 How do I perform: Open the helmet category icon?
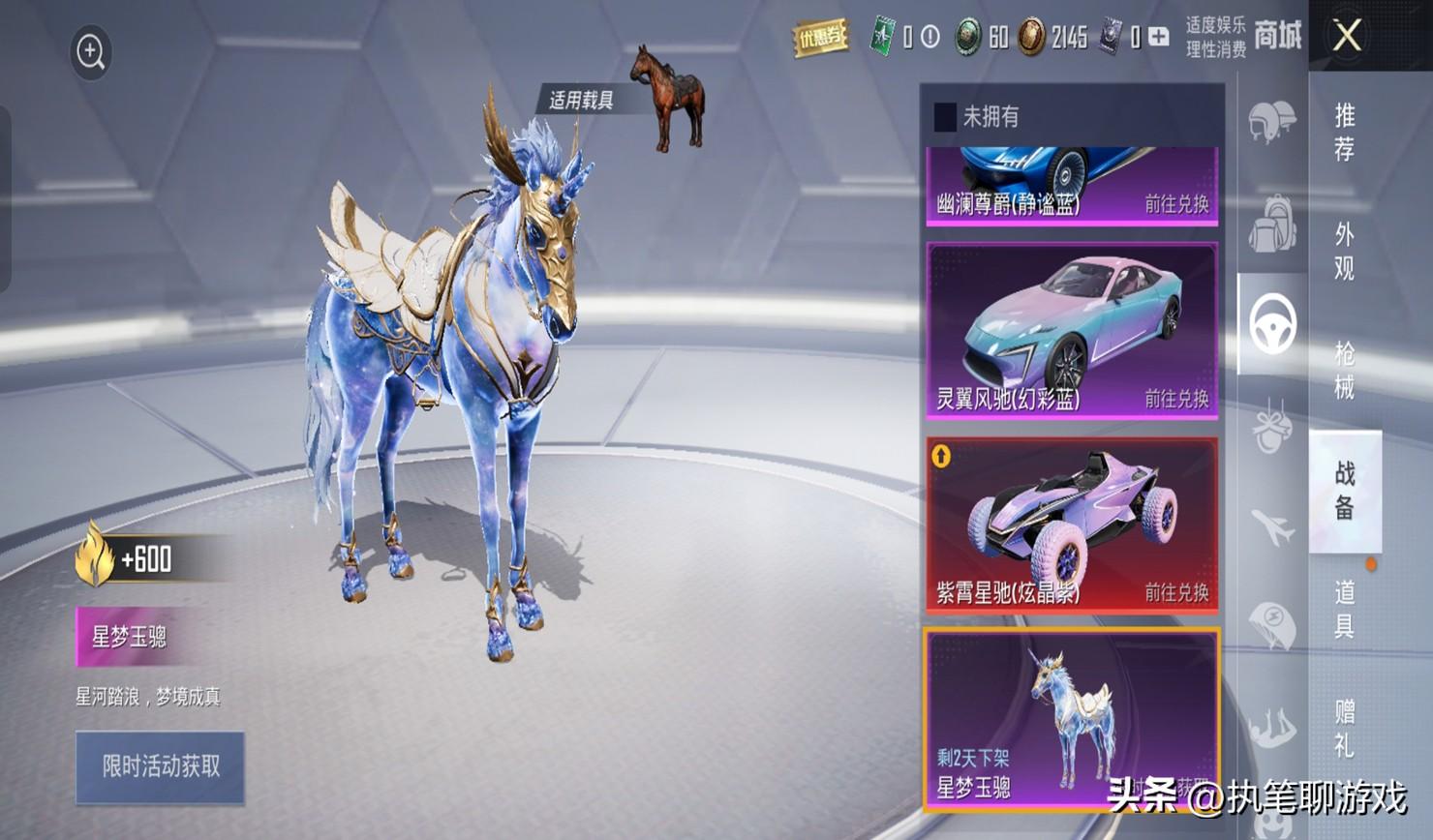coord(1271,123)
